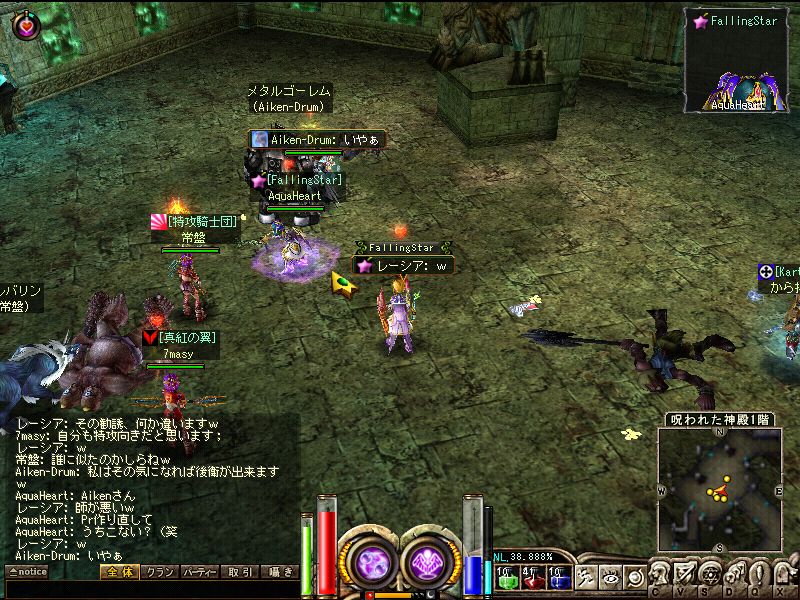Click the 呪われた神殿1階 minimap
The image size is (800, 600).
(719, 489)
